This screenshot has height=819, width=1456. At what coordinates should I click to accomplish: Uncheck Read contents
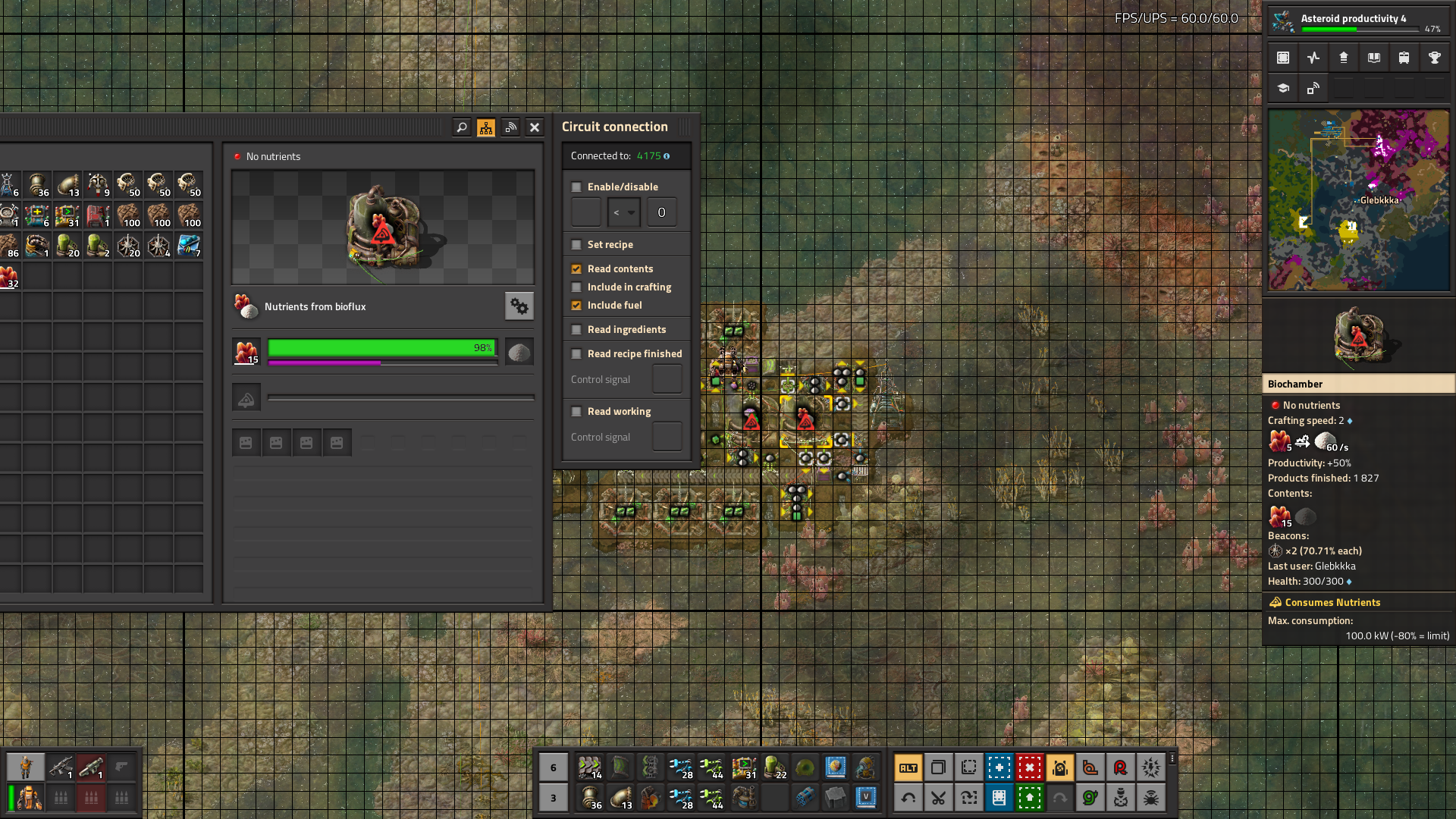point(576,269)
